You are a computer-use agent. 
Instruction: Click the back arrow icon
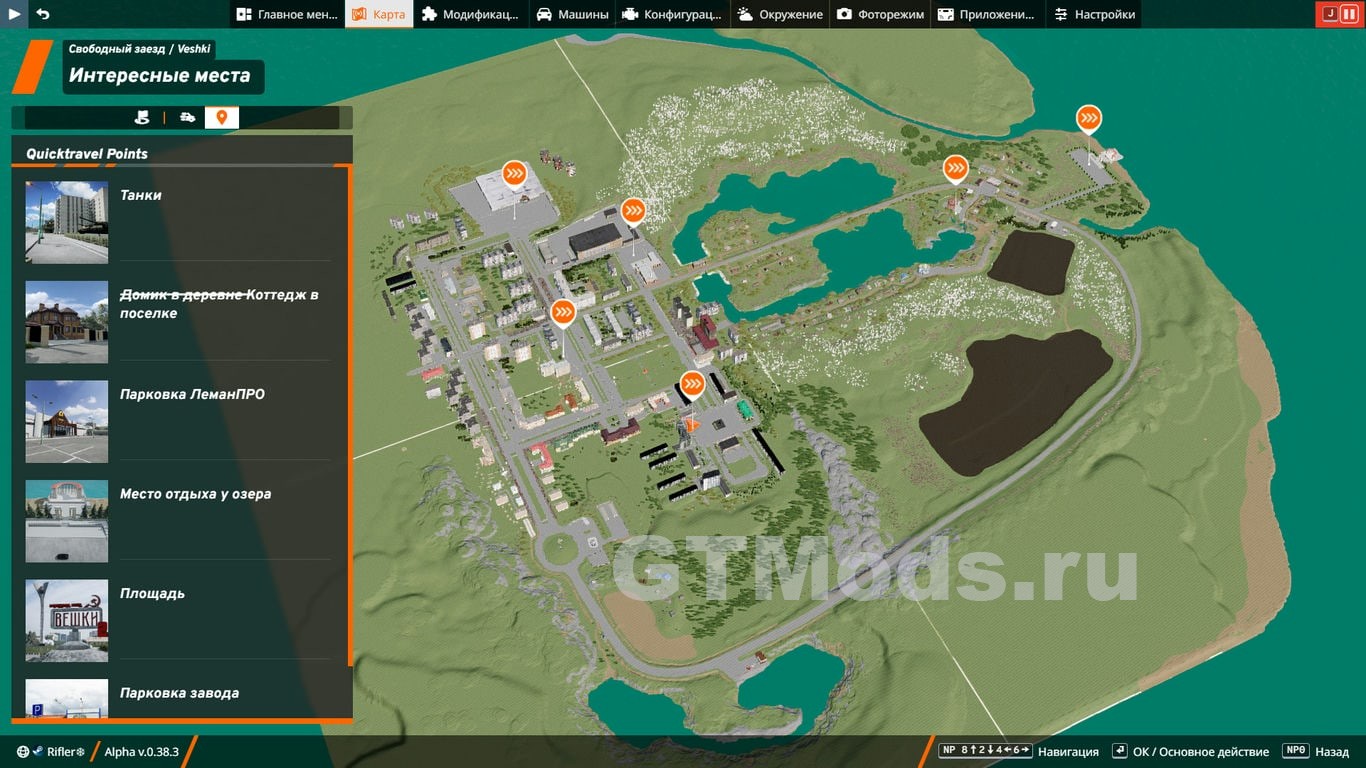click(42, 14)
